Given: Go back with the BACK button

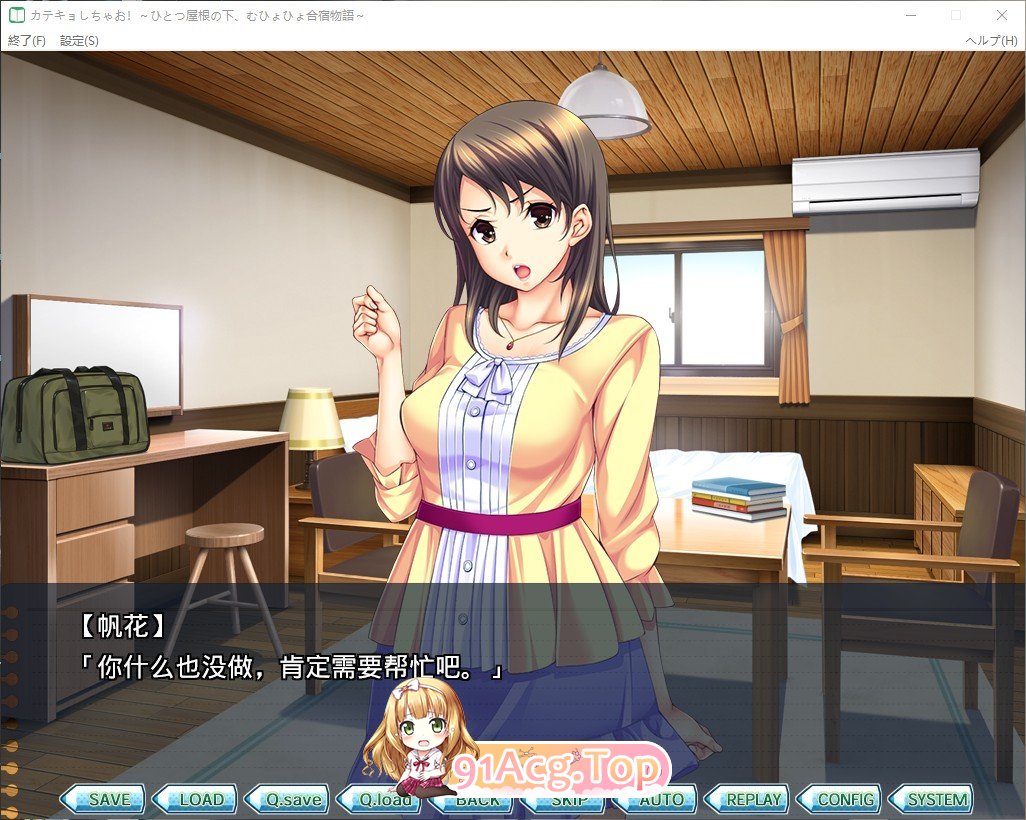Looking at the screenshot, I should pos(477,800).
